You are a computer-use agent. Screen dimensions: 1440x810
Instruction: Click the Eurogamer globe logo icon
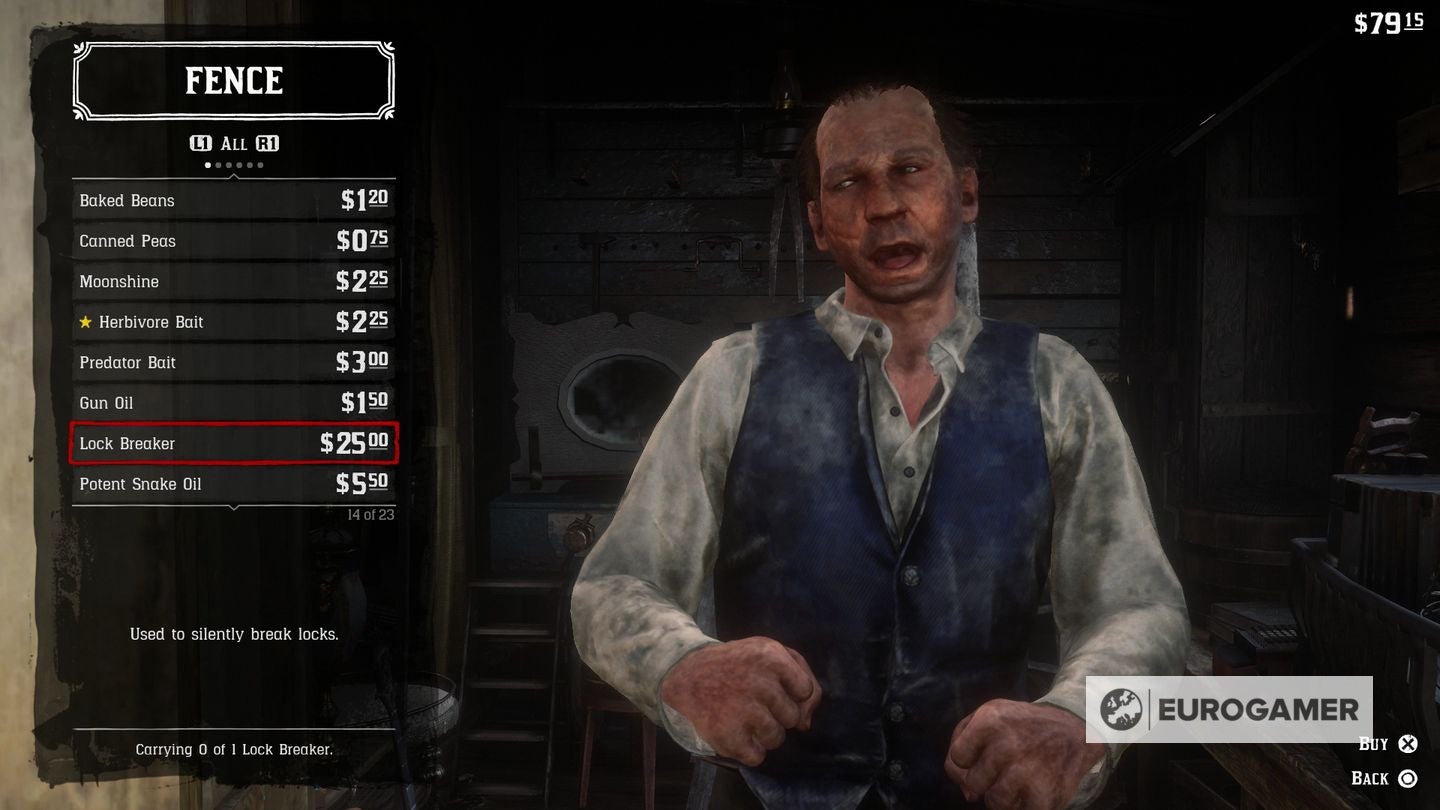click(1122, 710)
